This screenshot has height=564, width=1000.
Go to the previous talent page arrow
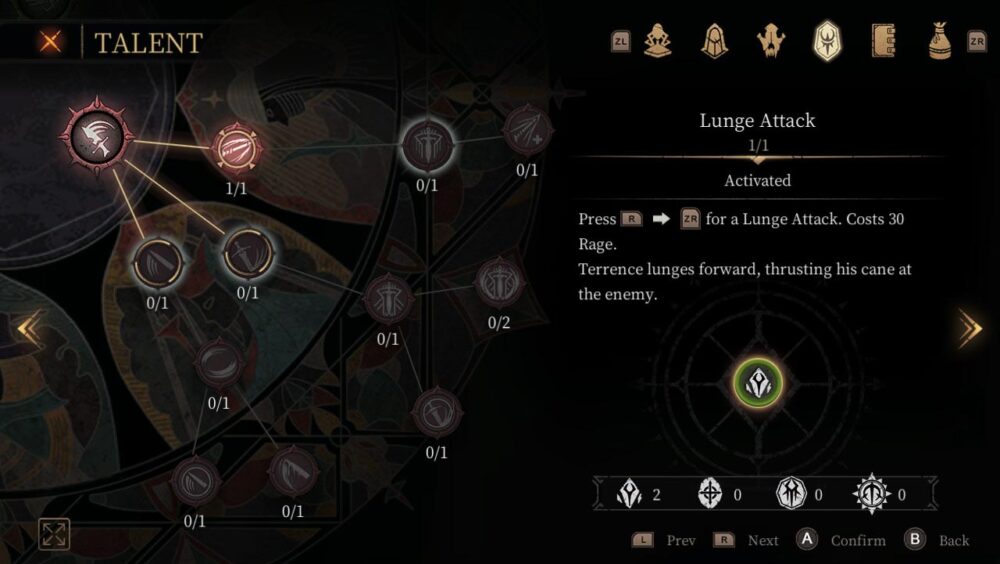click(28, 328)
